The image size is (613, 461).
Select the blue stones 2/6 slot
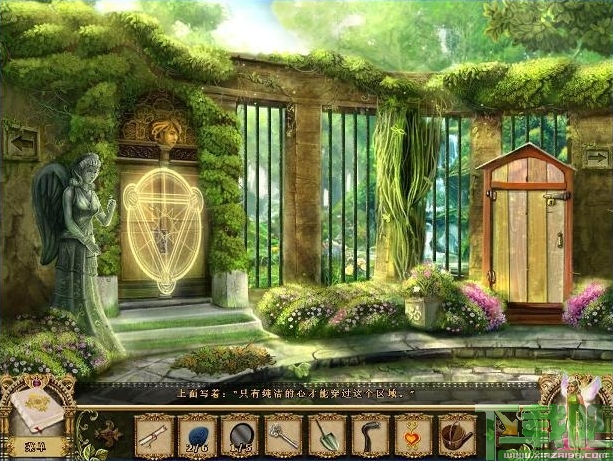click(196, 435)
